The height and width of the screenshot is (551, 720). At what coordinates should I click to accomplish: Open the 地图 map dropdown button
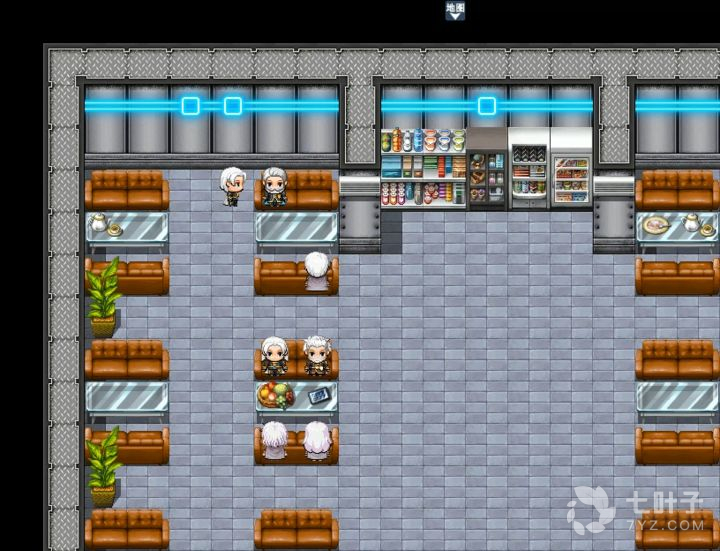tap(455, 11)
